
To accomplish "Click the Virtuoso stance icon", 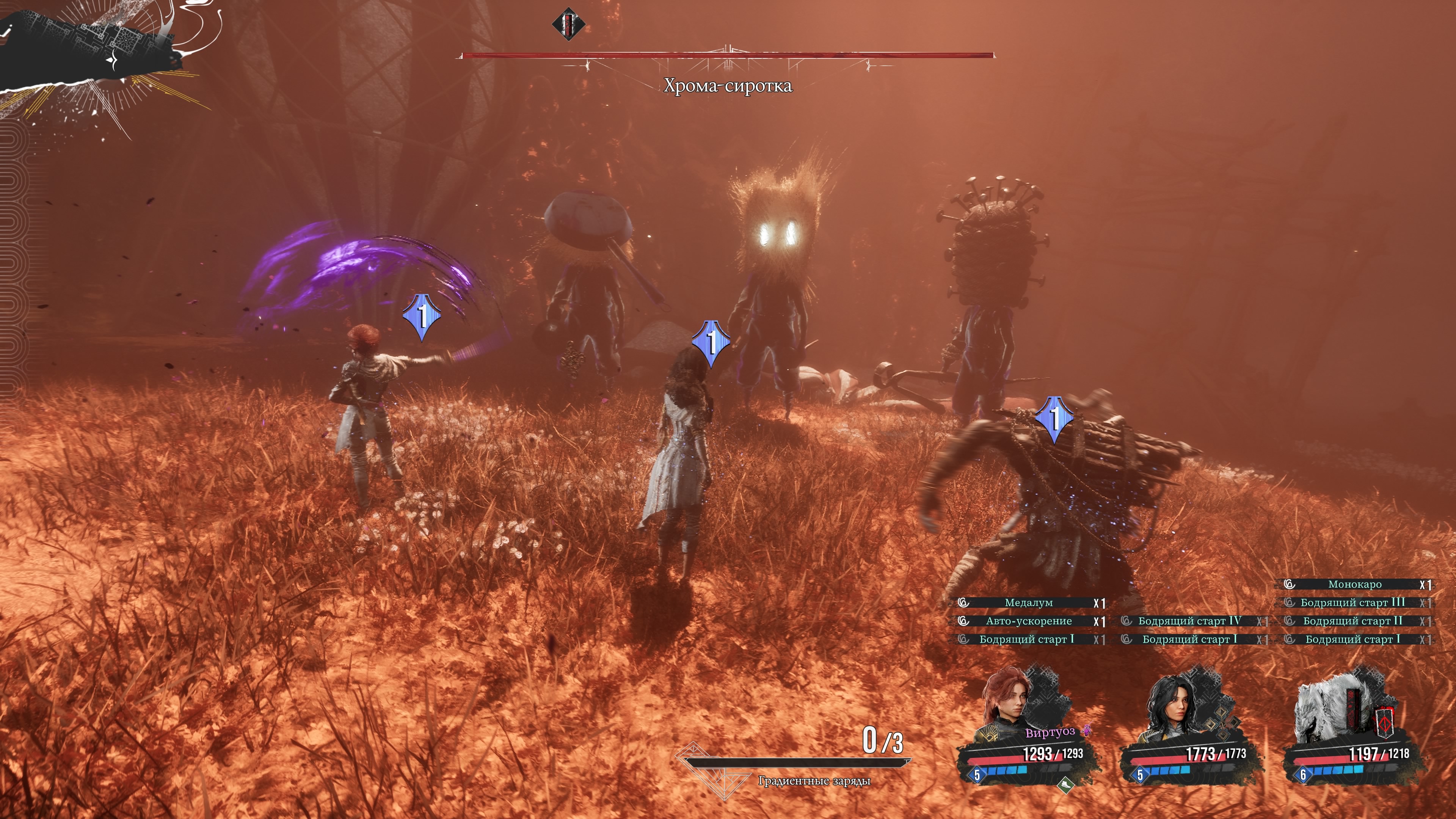I will tap(1086, 731).
